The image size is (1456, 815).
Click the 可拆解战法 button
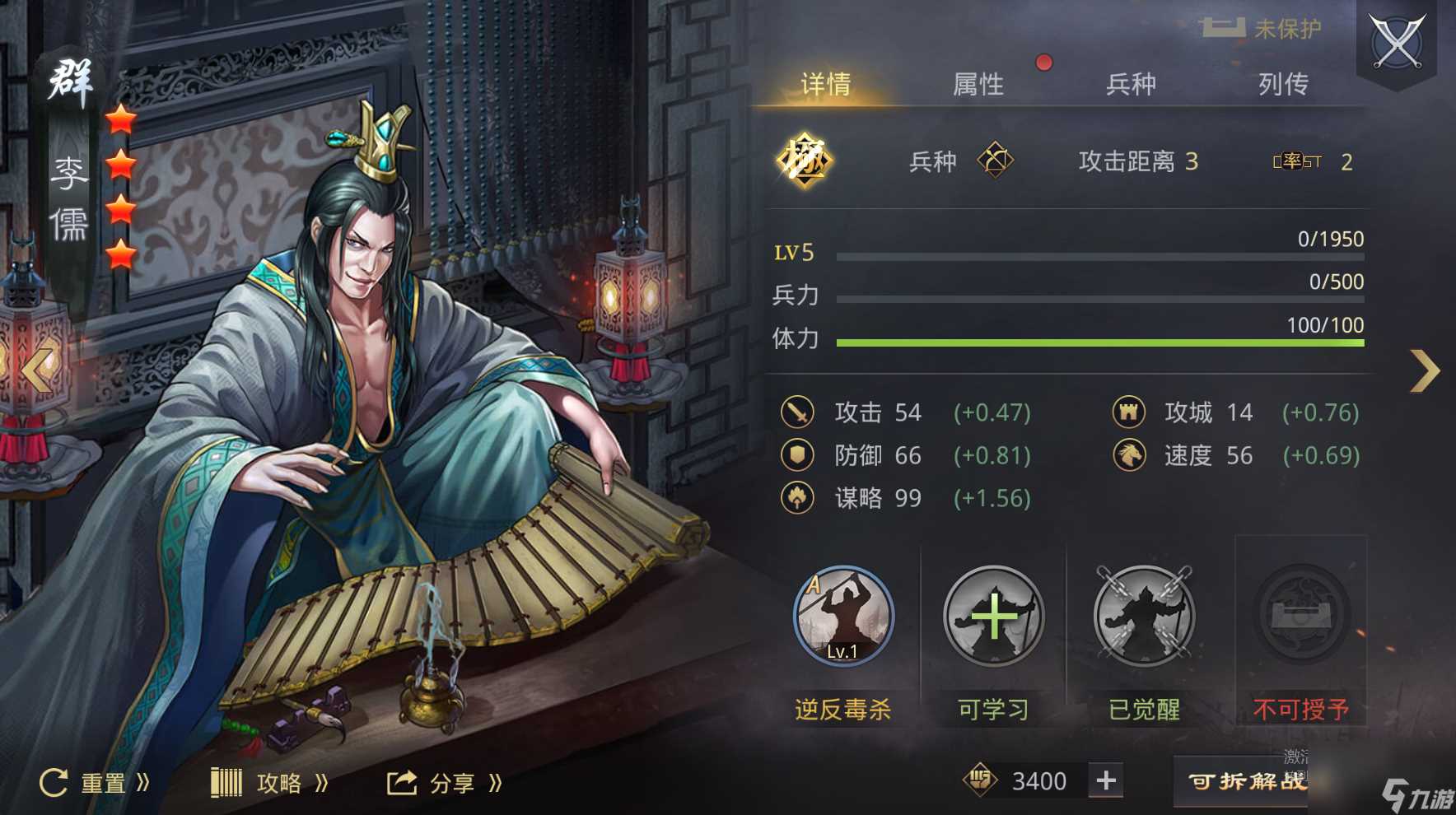tap(1245, 780)
